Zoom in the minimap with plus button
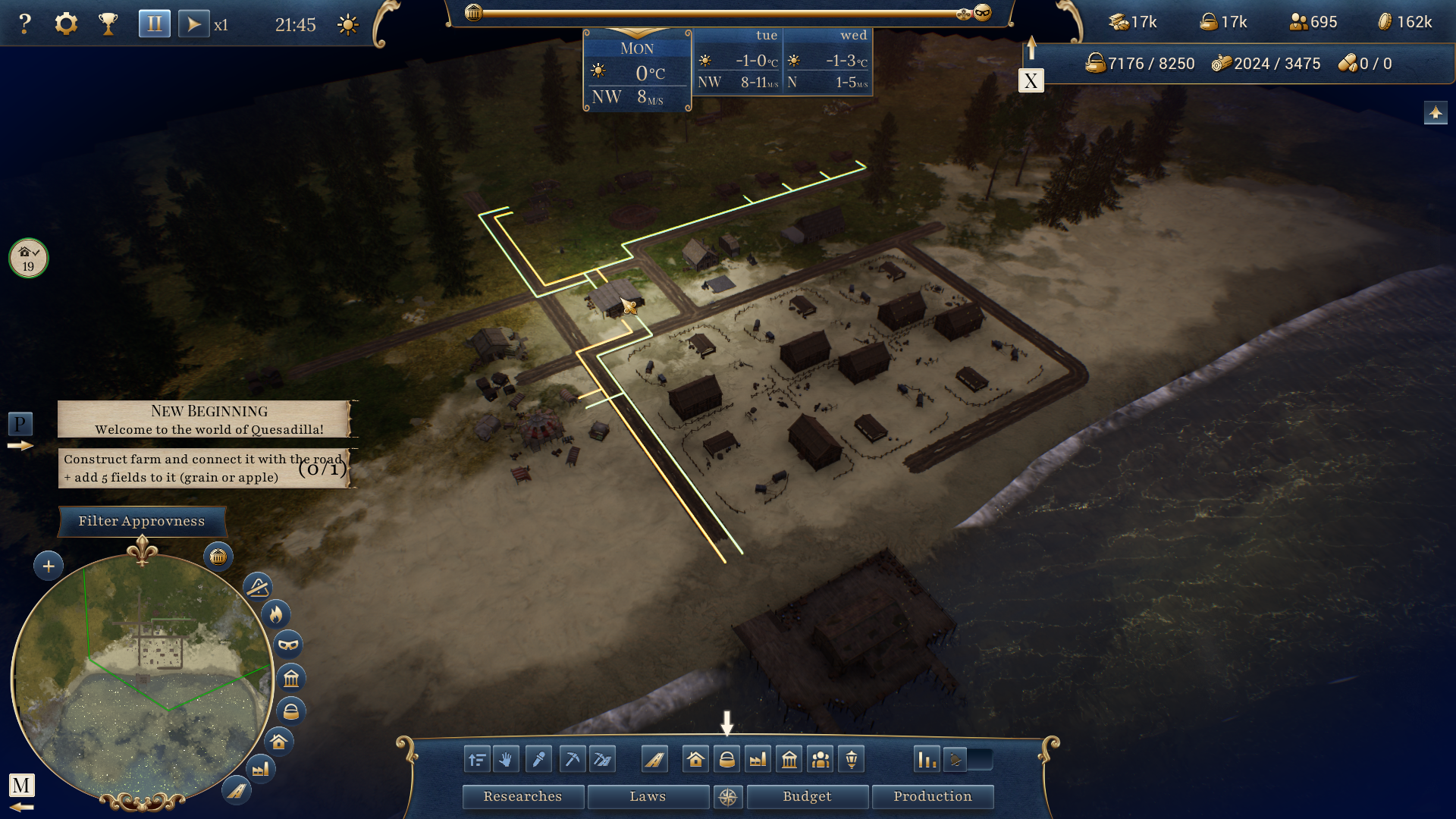 click(49, 566)
